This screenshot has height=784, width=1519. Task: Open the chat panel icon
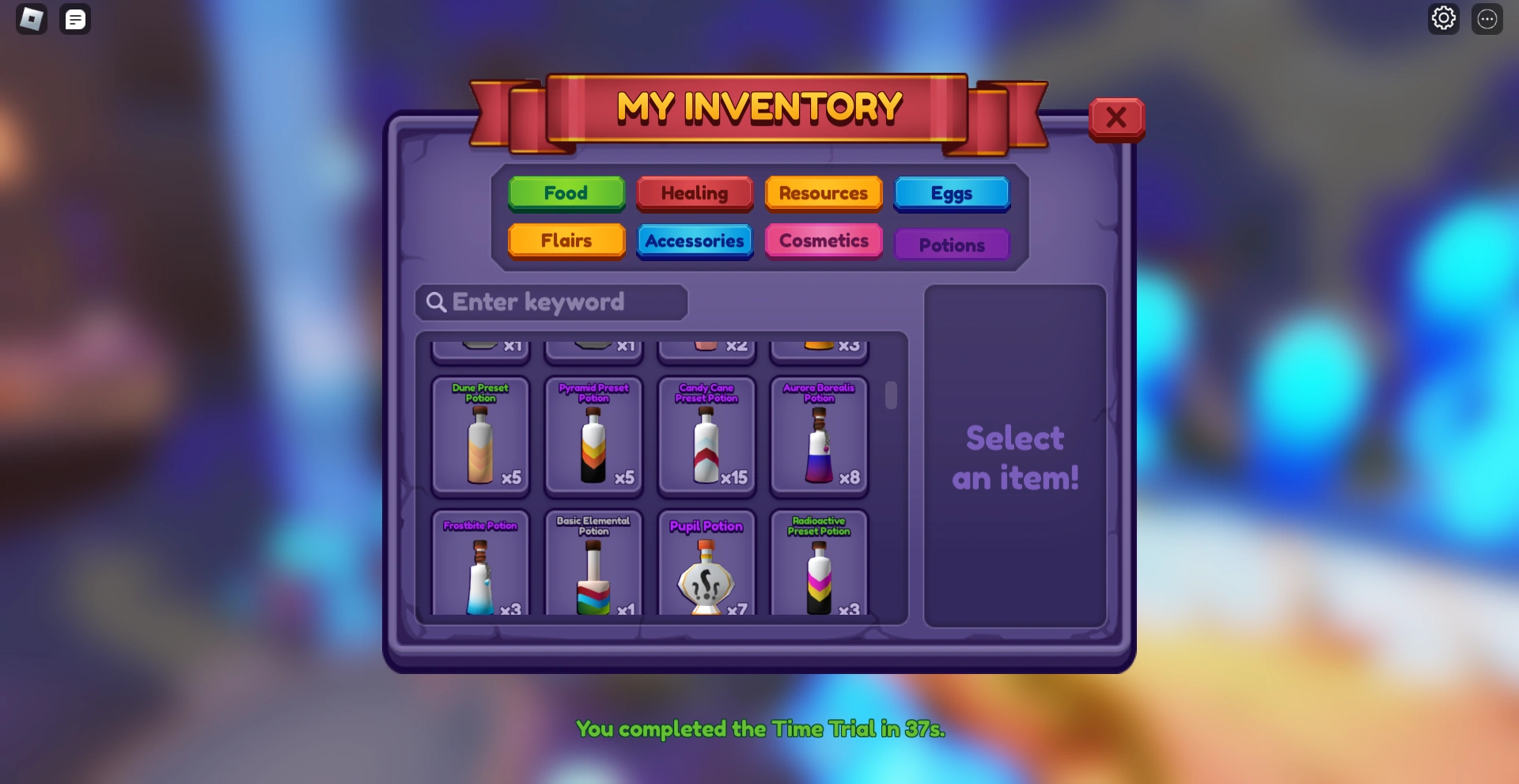(75, 19)
